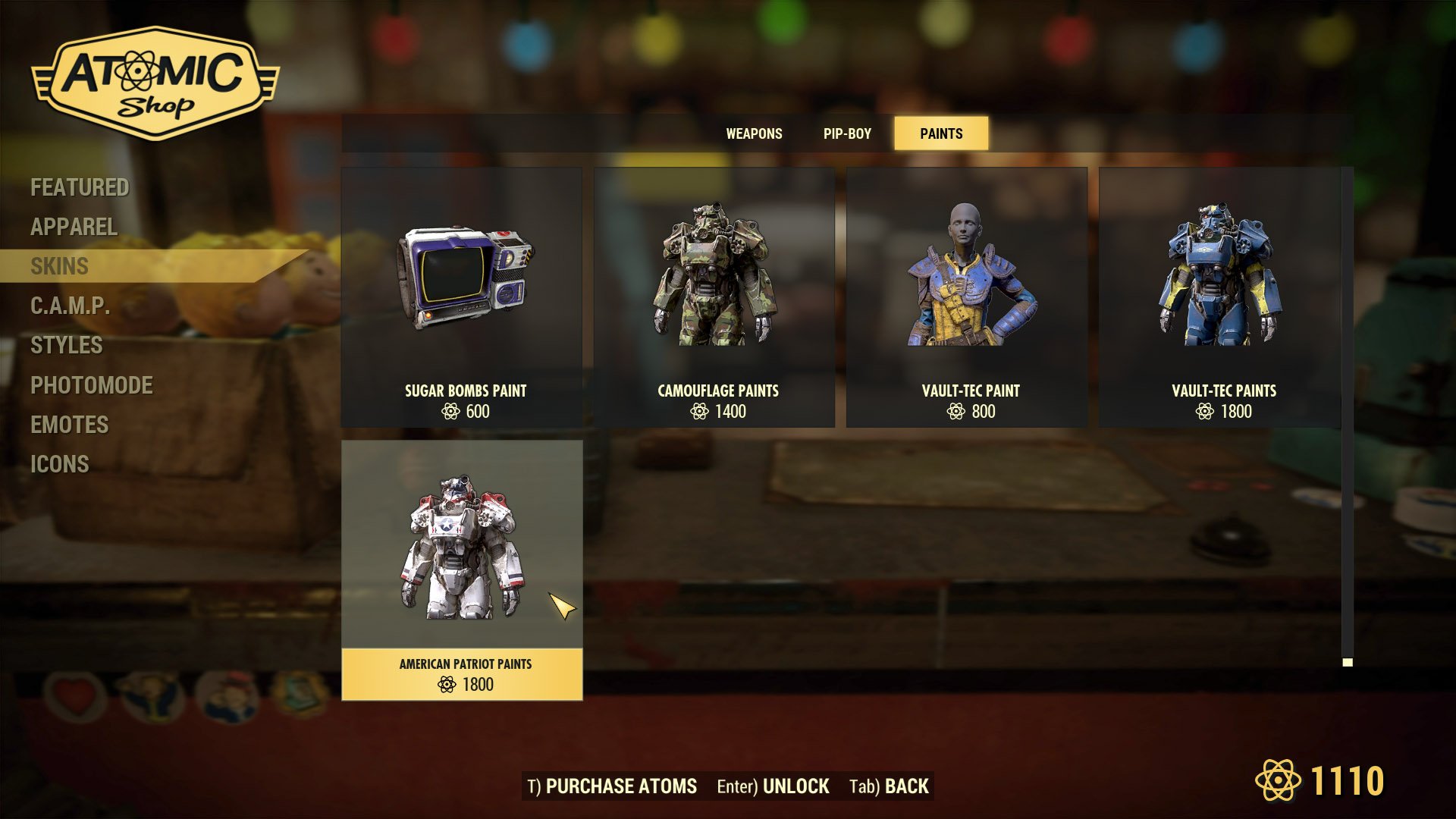The image size is (1456, 819).
Task: Unlock the selected item
Action: 773,786
